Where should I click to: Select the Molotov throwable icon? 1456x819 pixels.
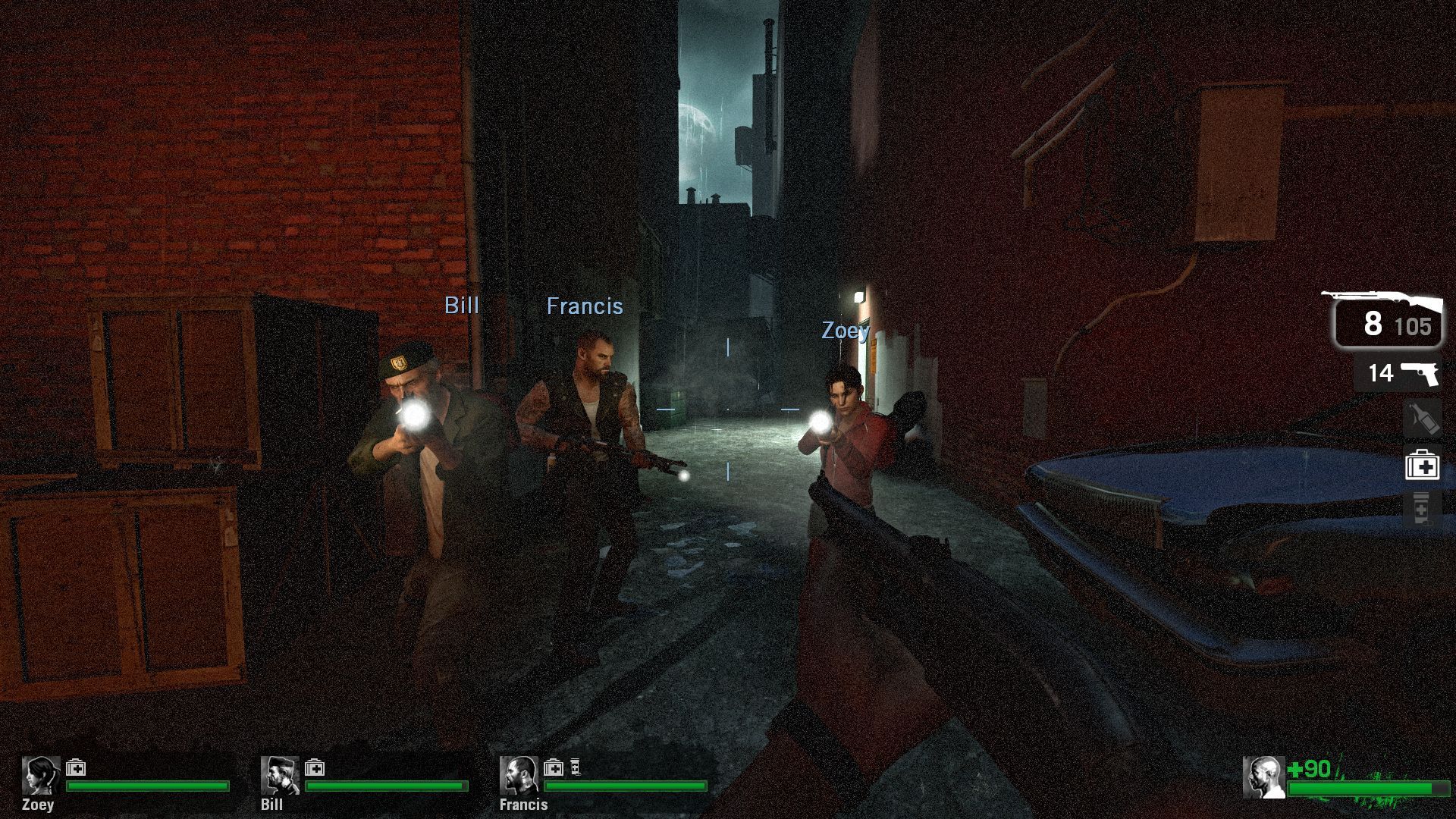click(1423, 419)
